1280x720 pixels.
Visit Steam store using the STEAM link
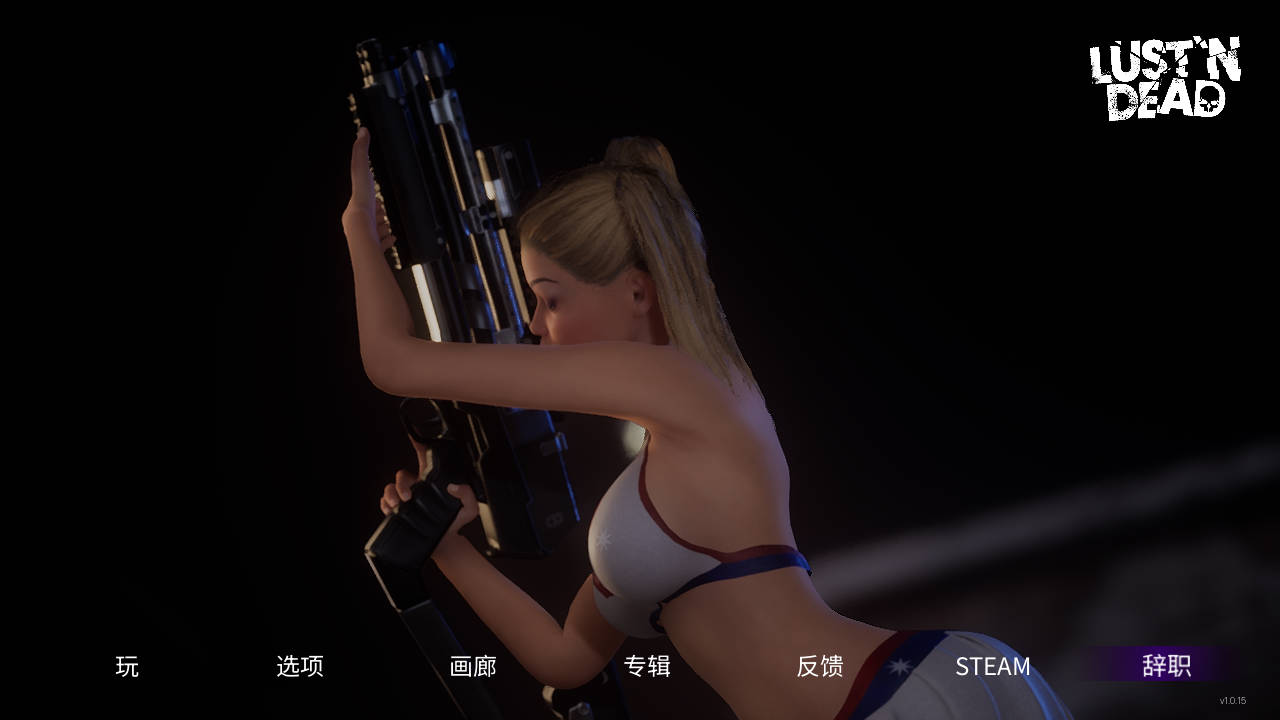(x=992, y=666)
